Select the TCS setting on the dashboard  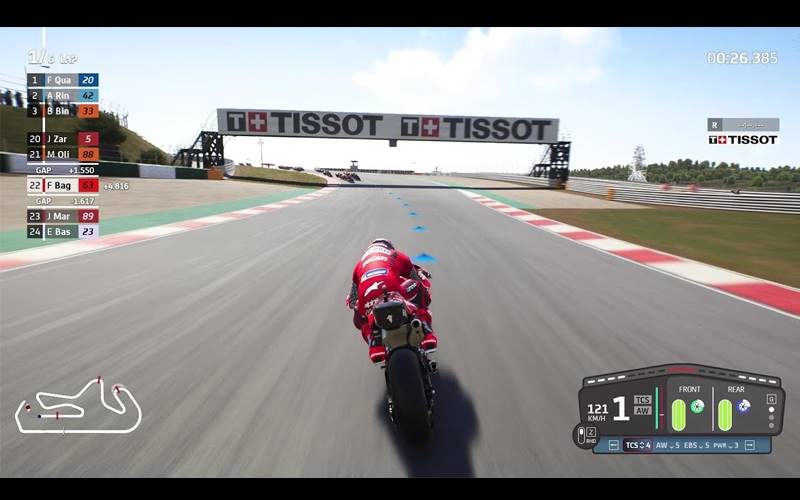(637, 445)
